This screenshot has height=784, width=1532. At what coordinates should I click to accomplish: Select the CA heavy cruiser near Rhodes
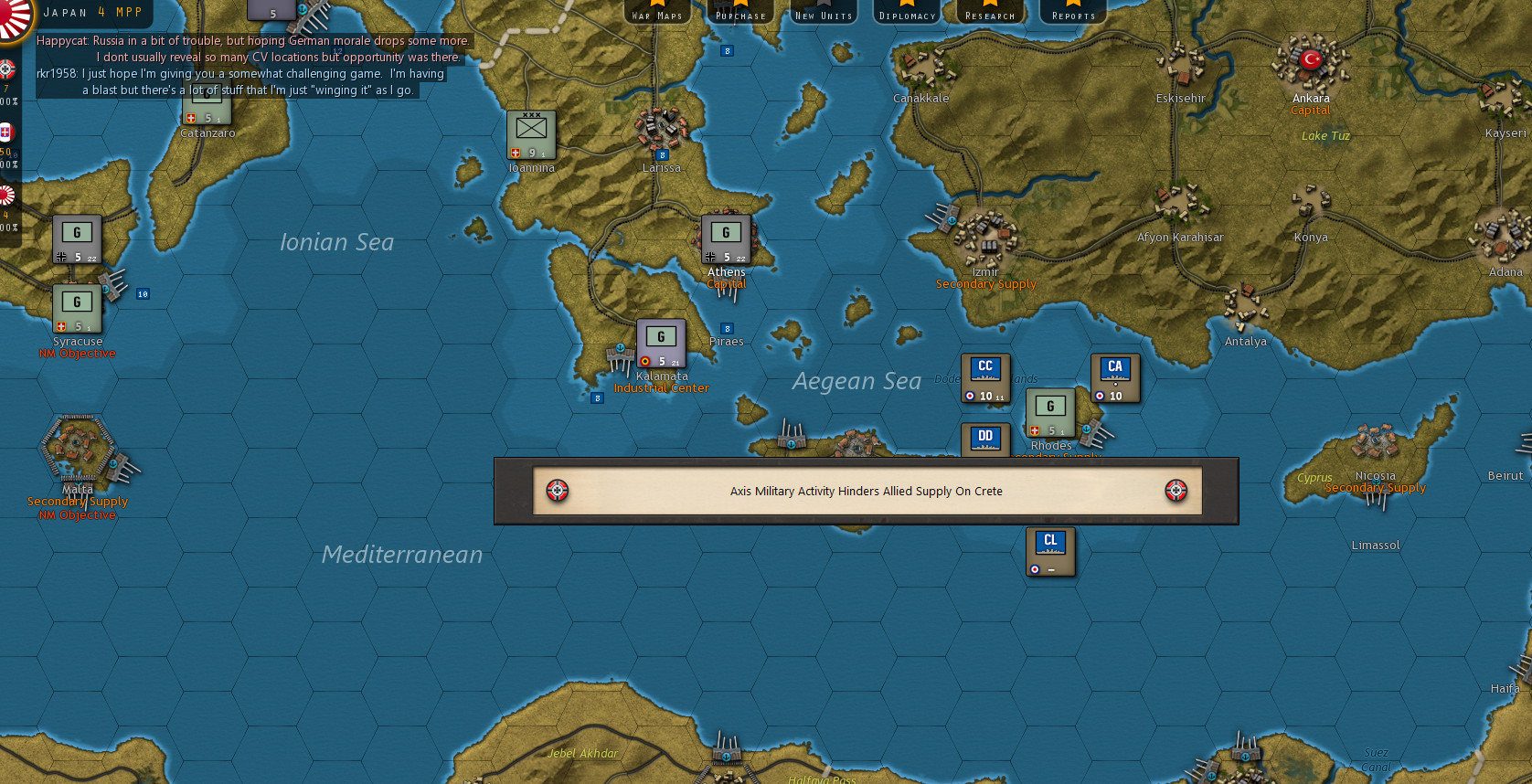point(1114,376)
